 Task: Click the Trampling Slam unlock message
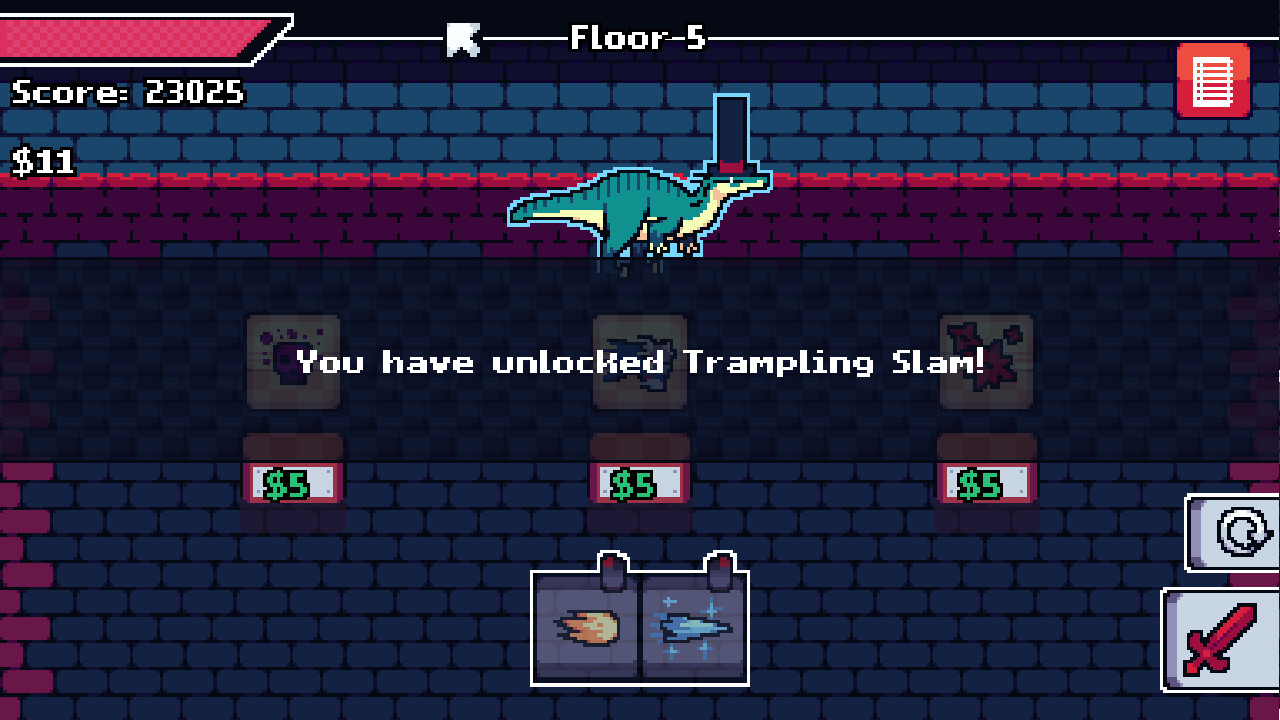[640, 363]
